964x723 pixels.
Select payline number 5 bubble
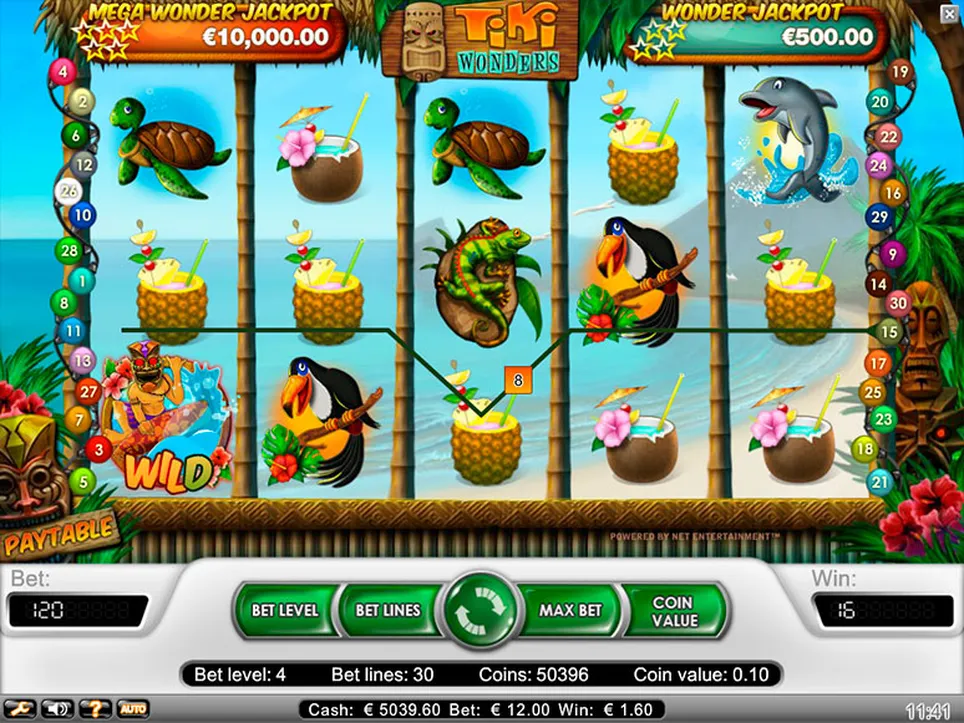tap(84, 481)
